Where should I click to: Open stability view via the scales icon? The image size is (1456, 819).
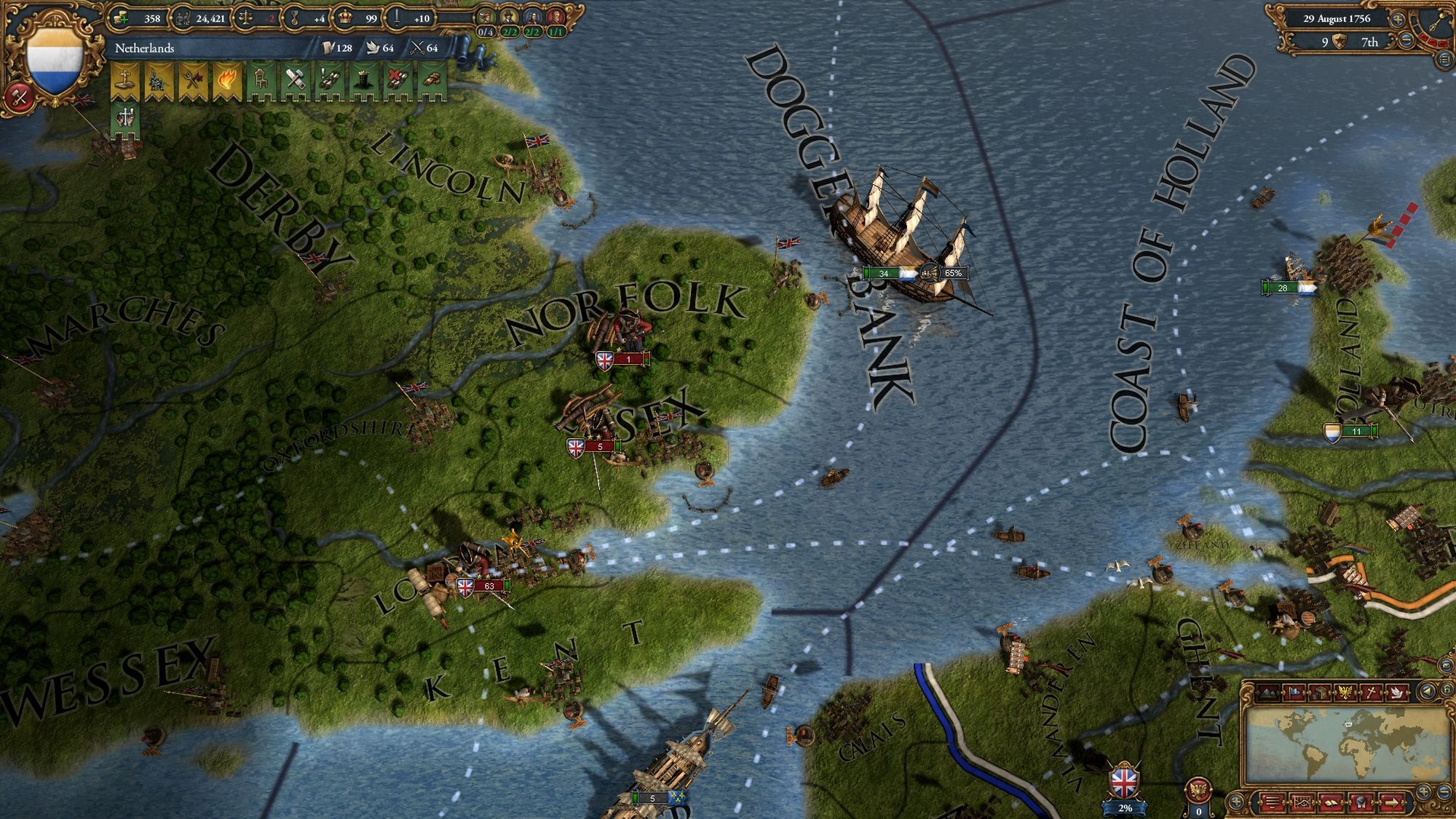[x=245, y=18]
